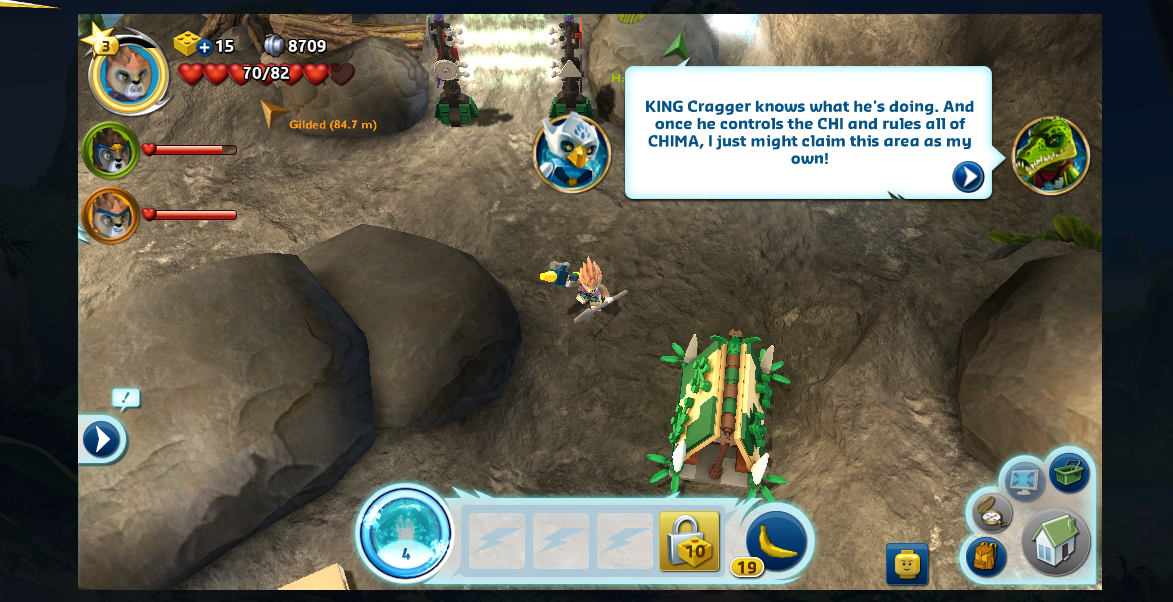The height and width of the screenshot is (602, 1173).
Task: Select the orange-ringed companion portrait
Action: 110,215
